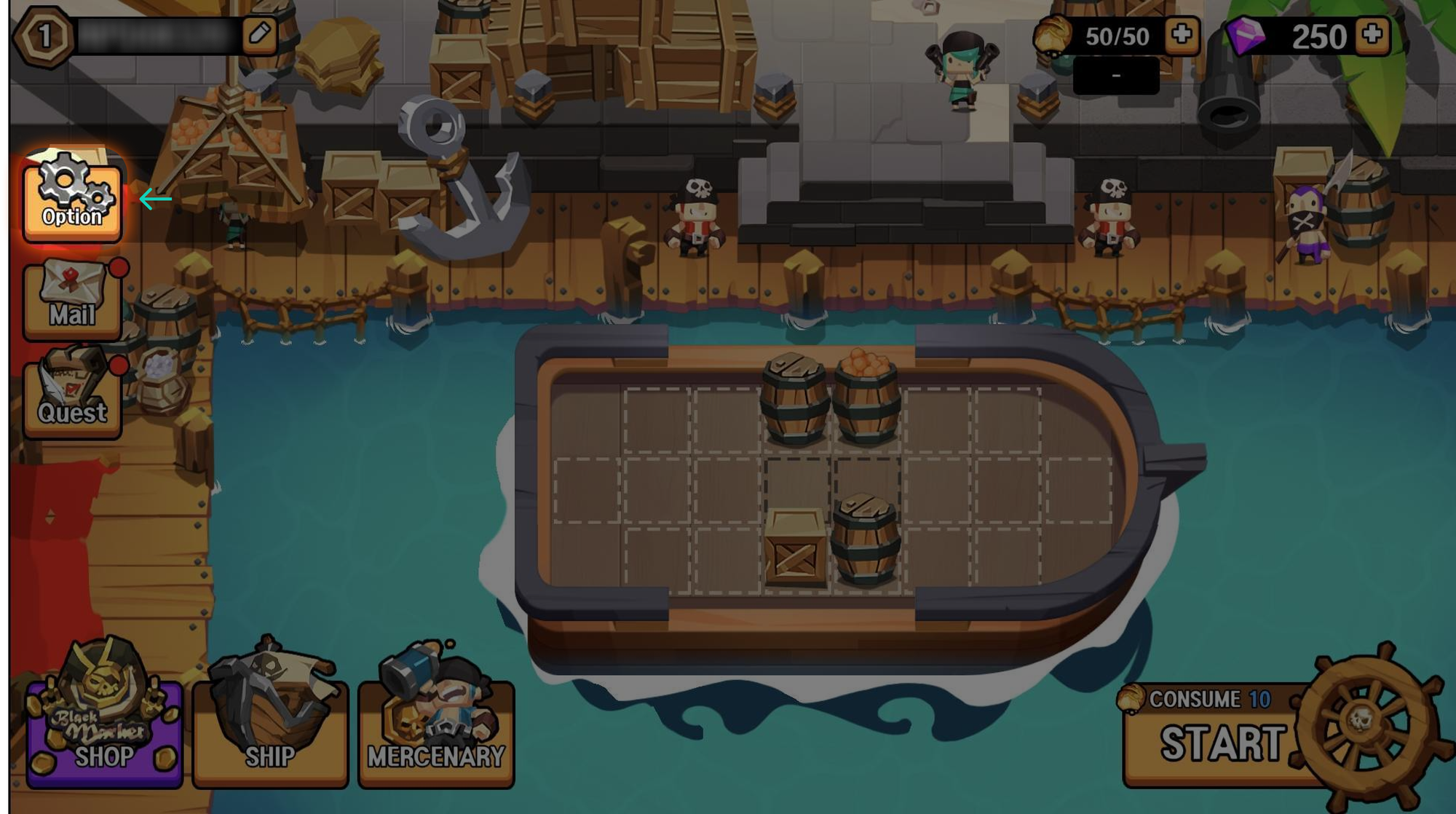This screenshot has height=814, width=1456.
Task: Open the Mail inbox
Action: coord(72,299)
